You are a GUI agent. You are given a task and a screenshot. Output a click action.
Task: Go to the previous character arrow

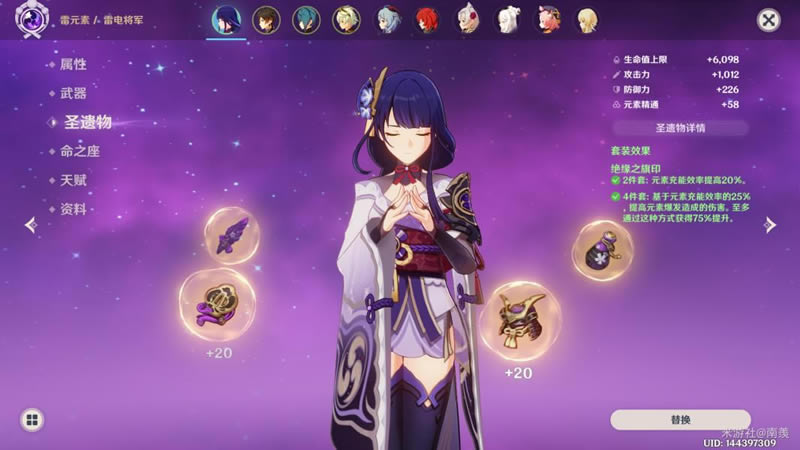click(30, 225)
